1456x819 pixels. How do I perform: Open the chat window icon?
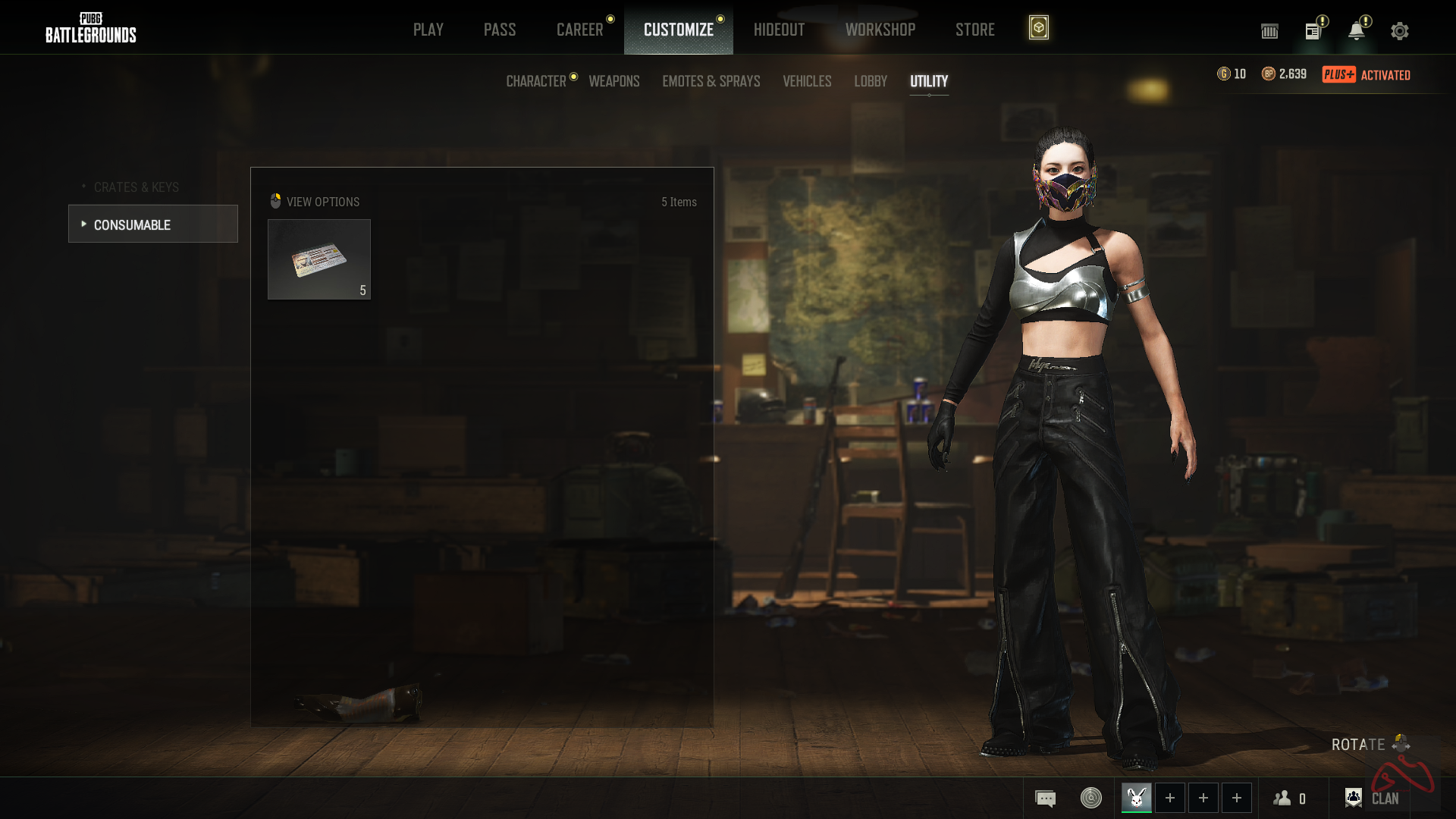[x=1045, y=799]
